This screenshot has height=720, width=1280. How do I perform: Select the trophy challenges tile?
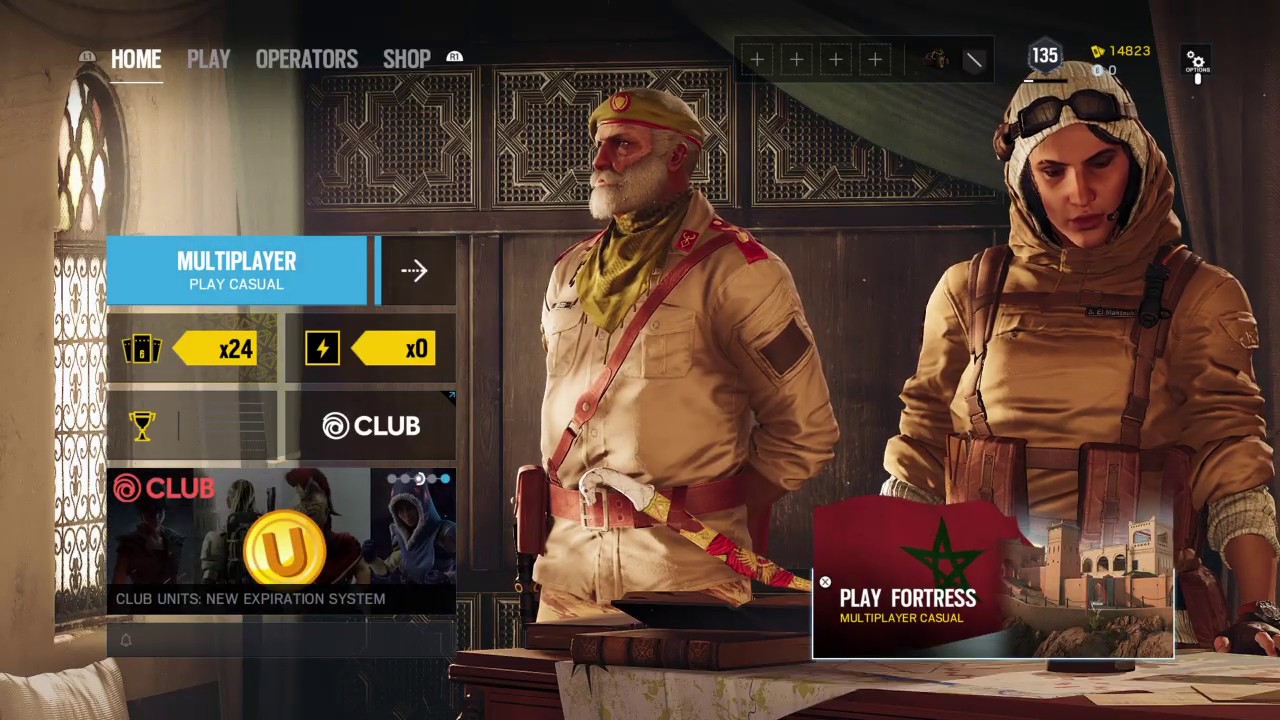[192, 426]
